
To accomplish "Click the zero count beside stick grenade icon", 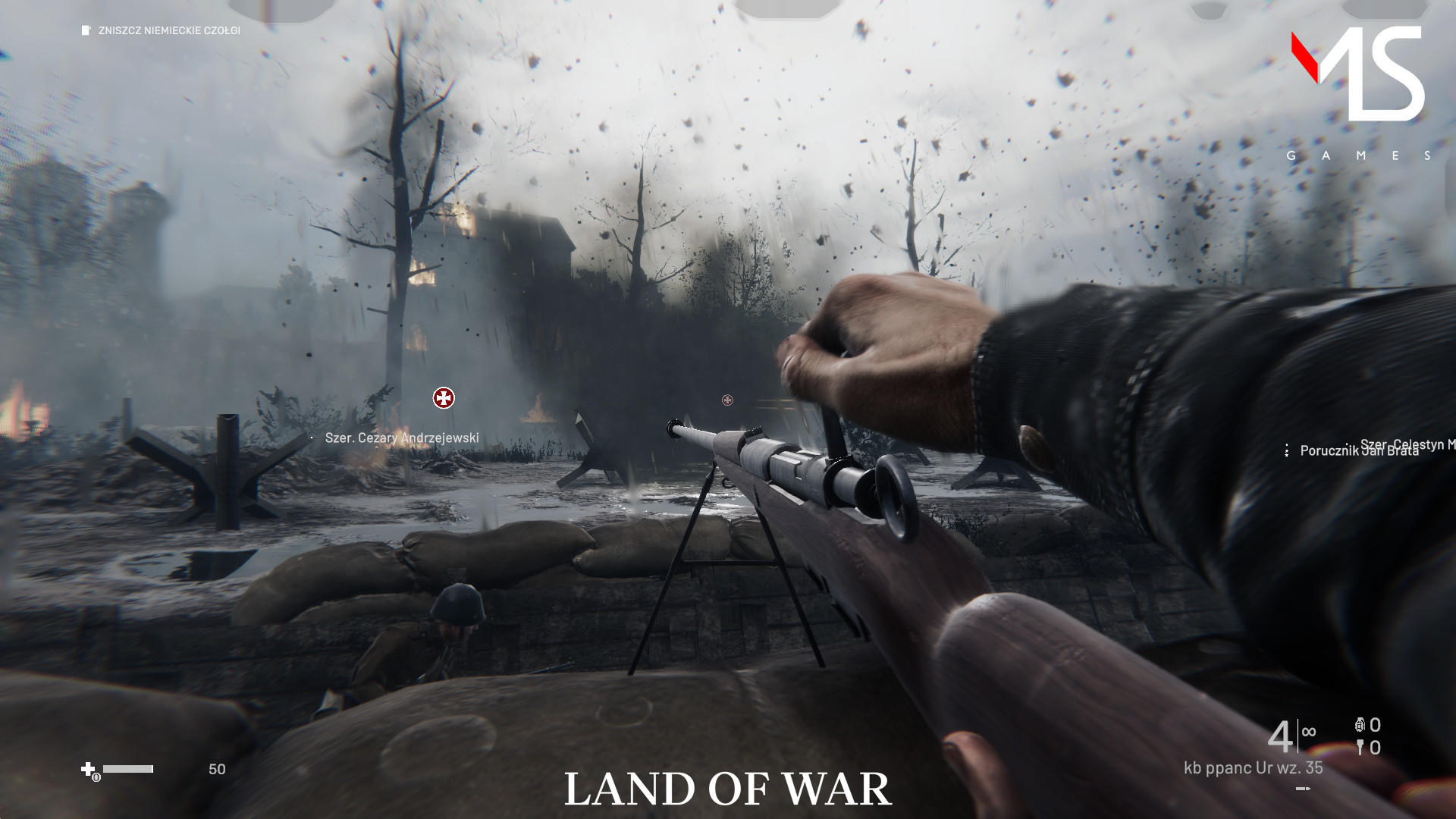I will point(1374,748).
